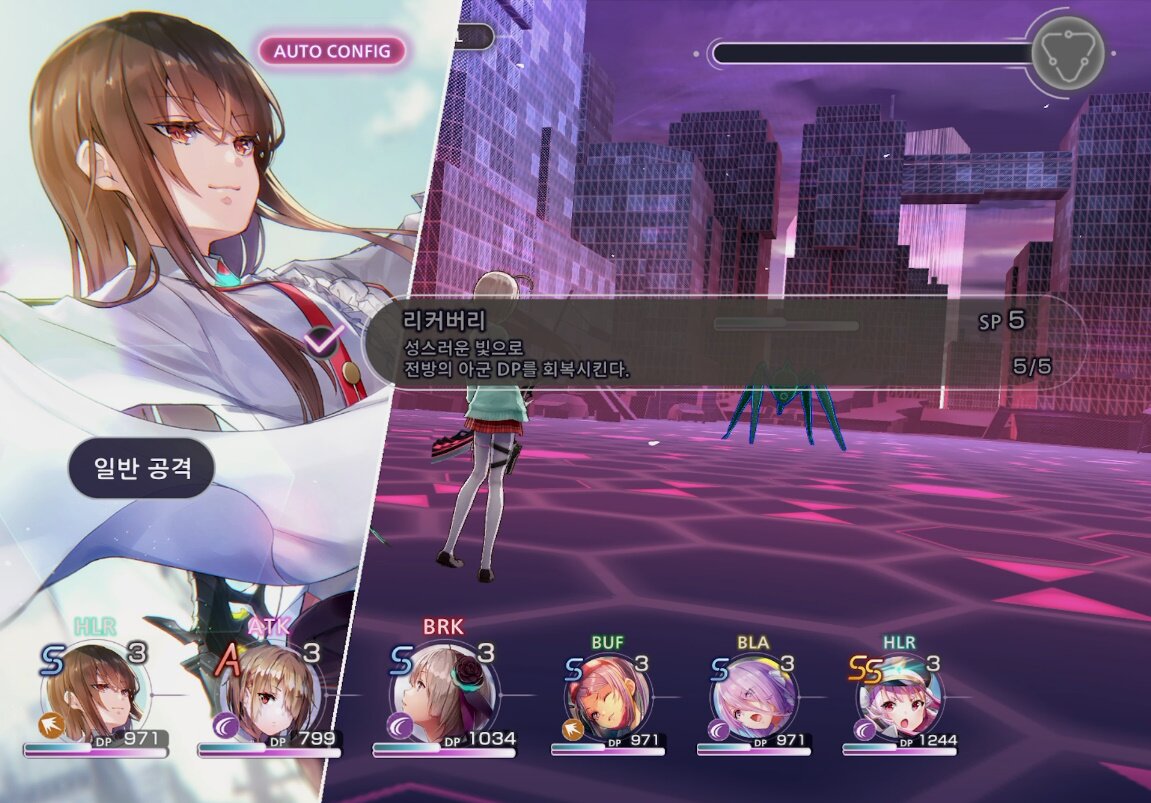Select the SS-rank HLR character portrait

click(900, 695)
